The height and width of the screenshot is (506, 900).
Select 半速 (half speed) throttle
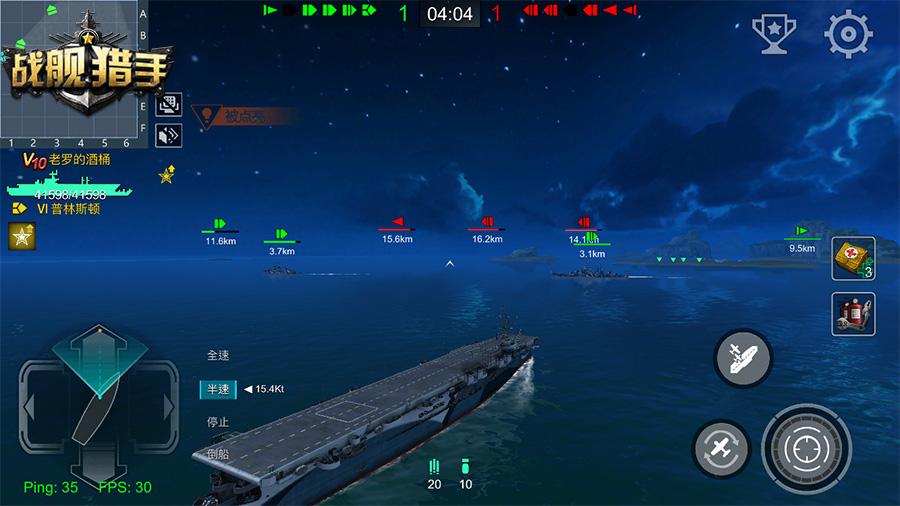[218, 389]
